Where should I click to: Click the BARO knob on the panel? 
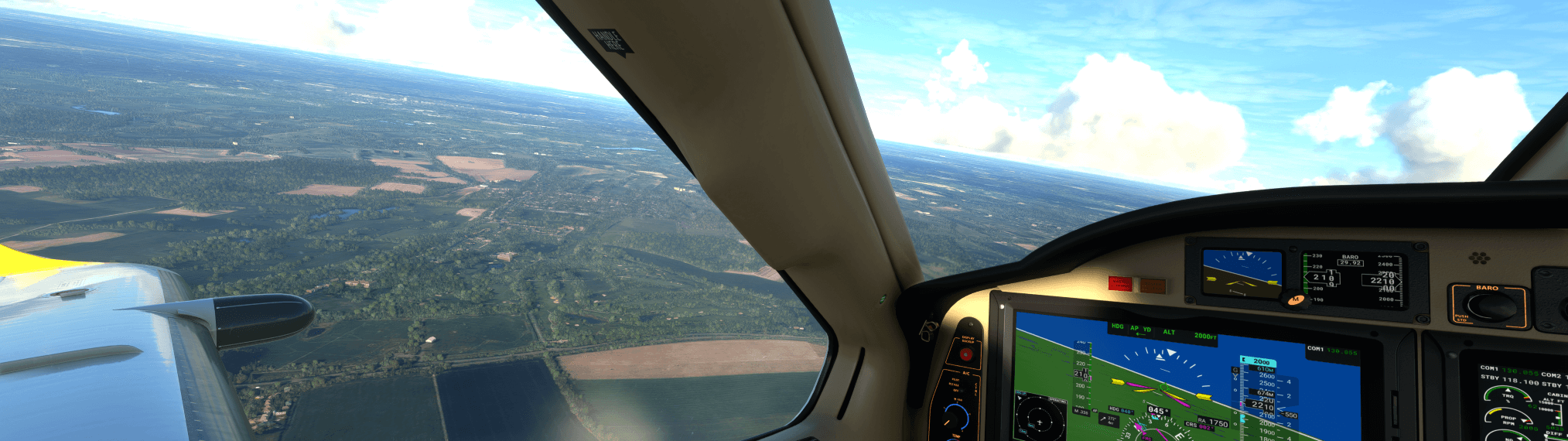click(1491, 307)
